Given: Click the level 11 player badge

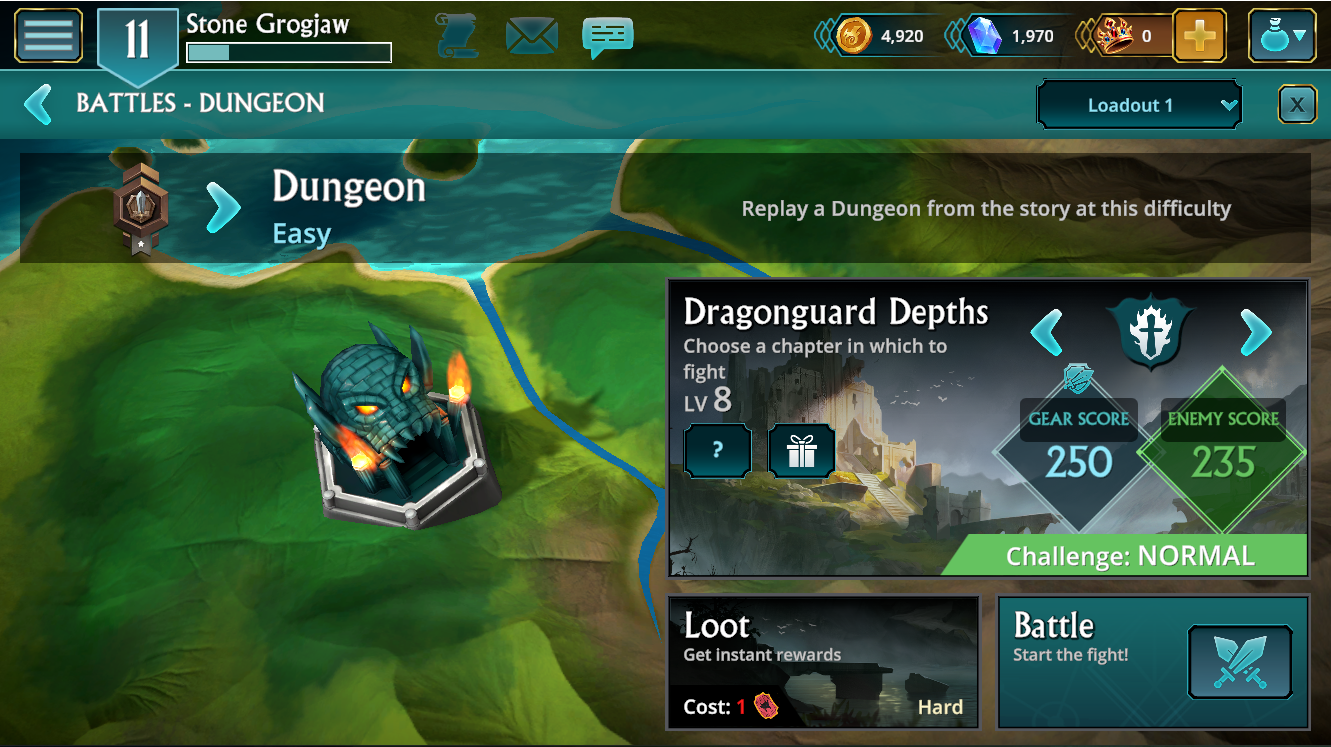Looking at the screenshot, I should (137, 41).
